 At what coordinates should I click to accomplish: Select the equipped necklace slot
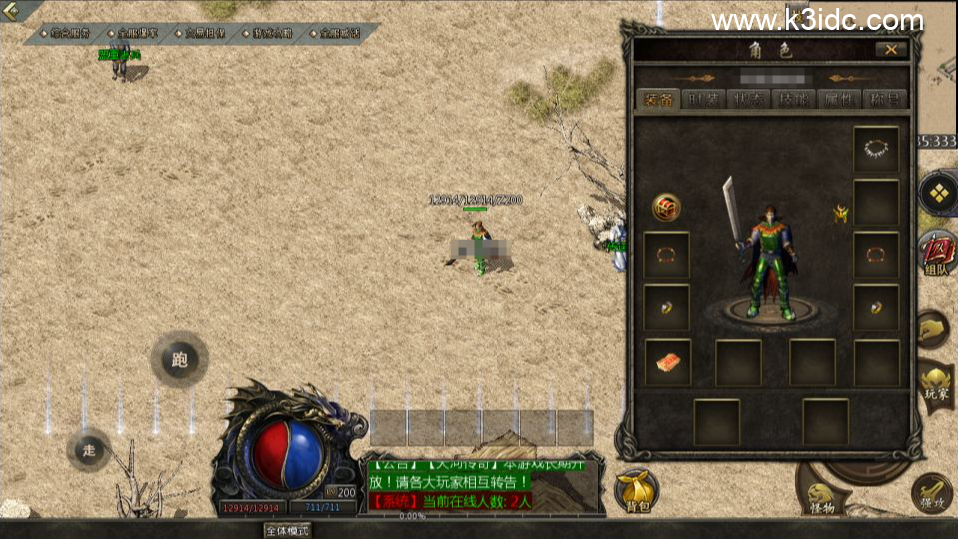tap(876, 149)
